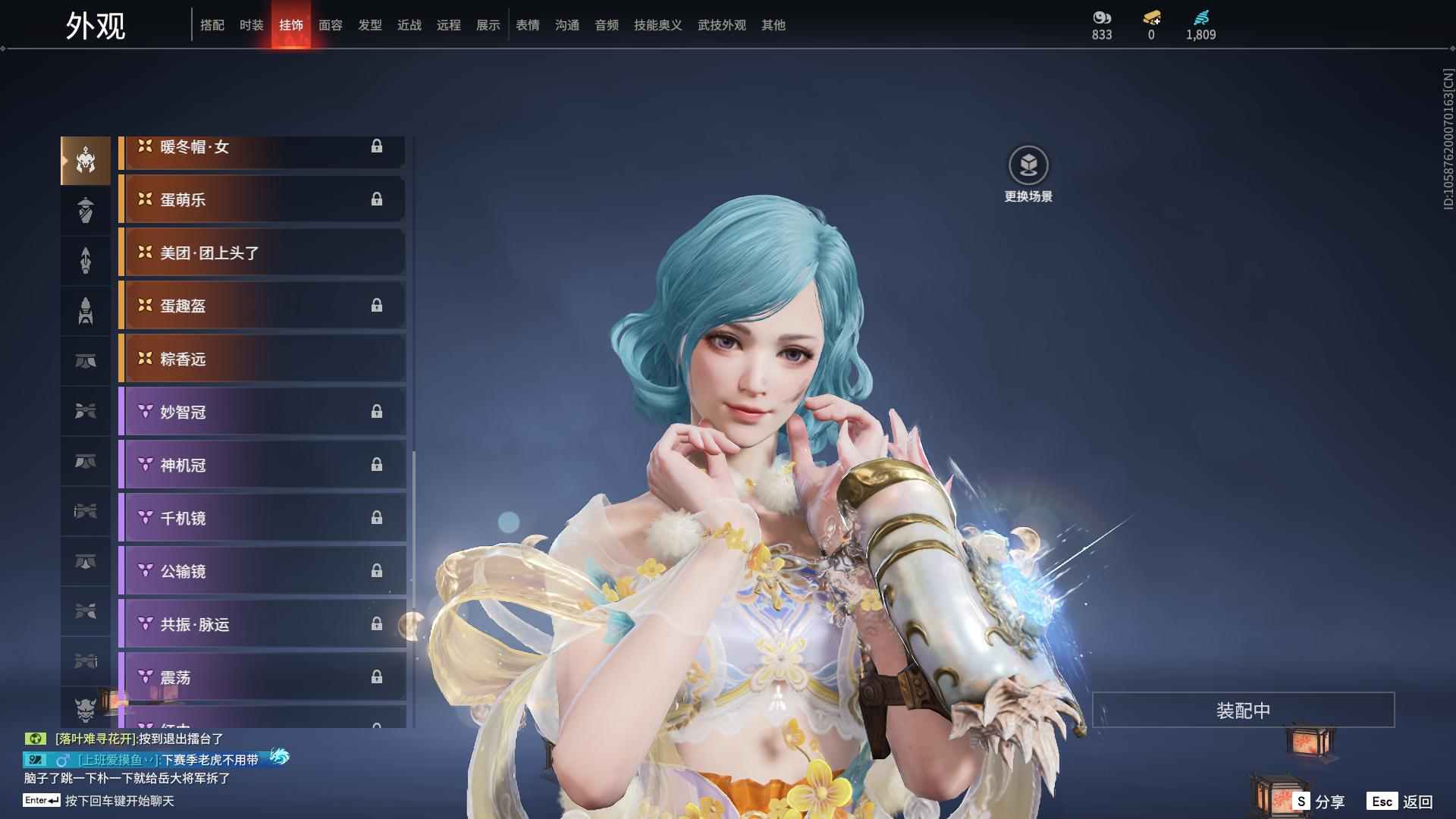Show the 技能奥义 tab
1456x819 pixels.
pyautogui.click(x=658, y=25)
